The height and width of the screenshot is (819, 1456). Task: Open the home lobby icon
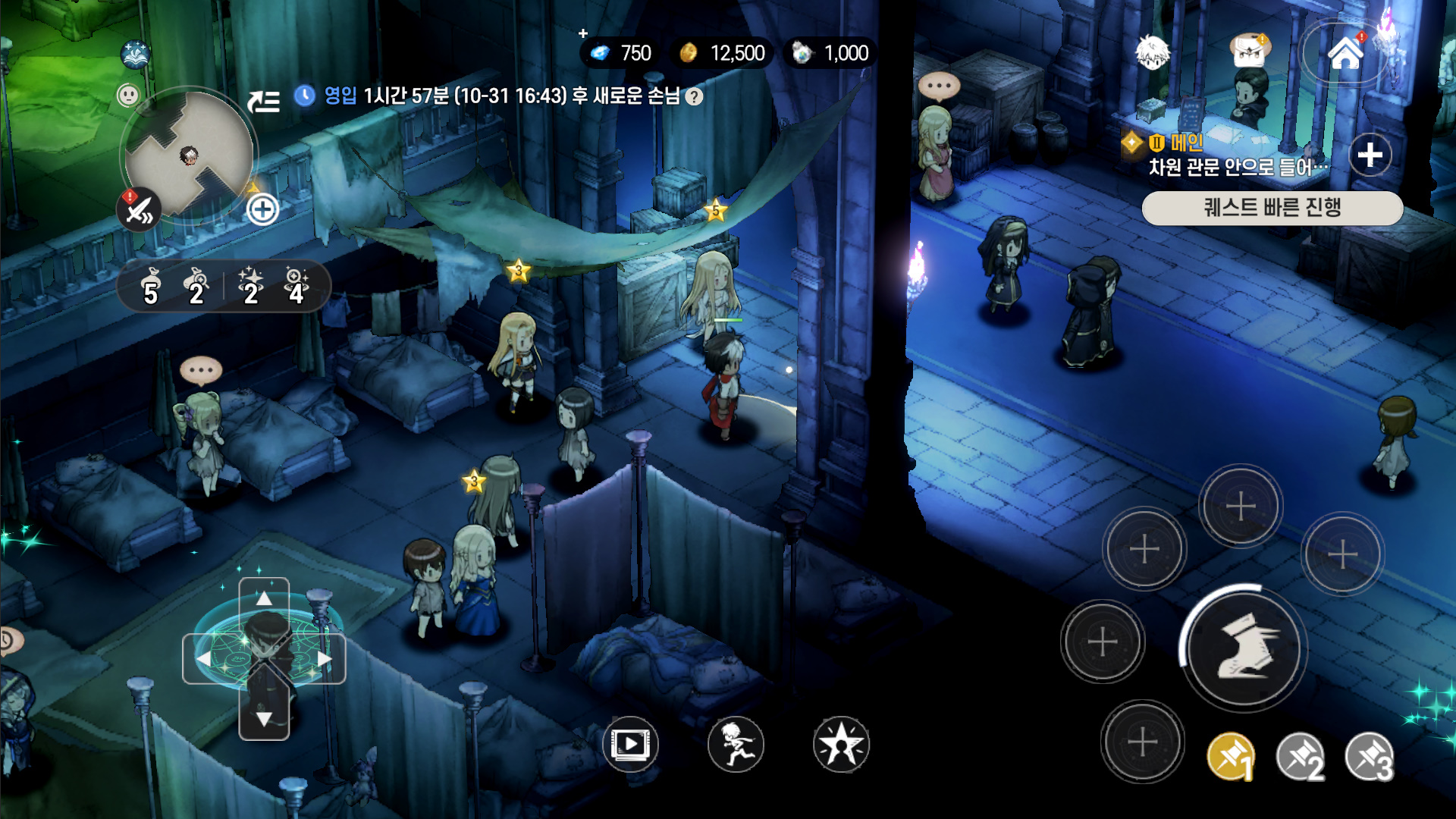[x=1345, y=53]
